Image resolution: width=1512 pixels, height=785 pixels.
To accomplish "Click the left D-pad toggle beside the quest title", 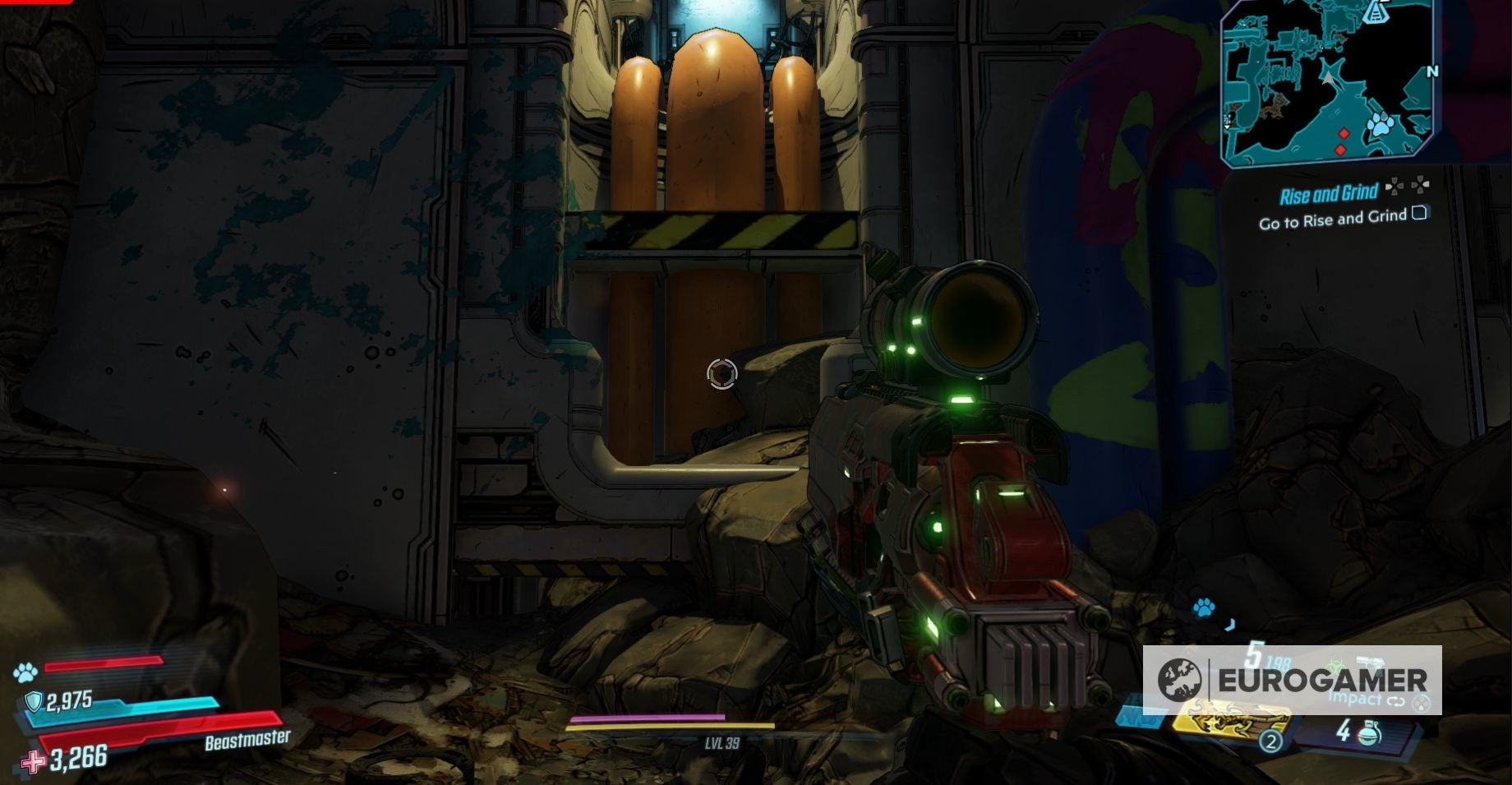I will point(1394,186).
